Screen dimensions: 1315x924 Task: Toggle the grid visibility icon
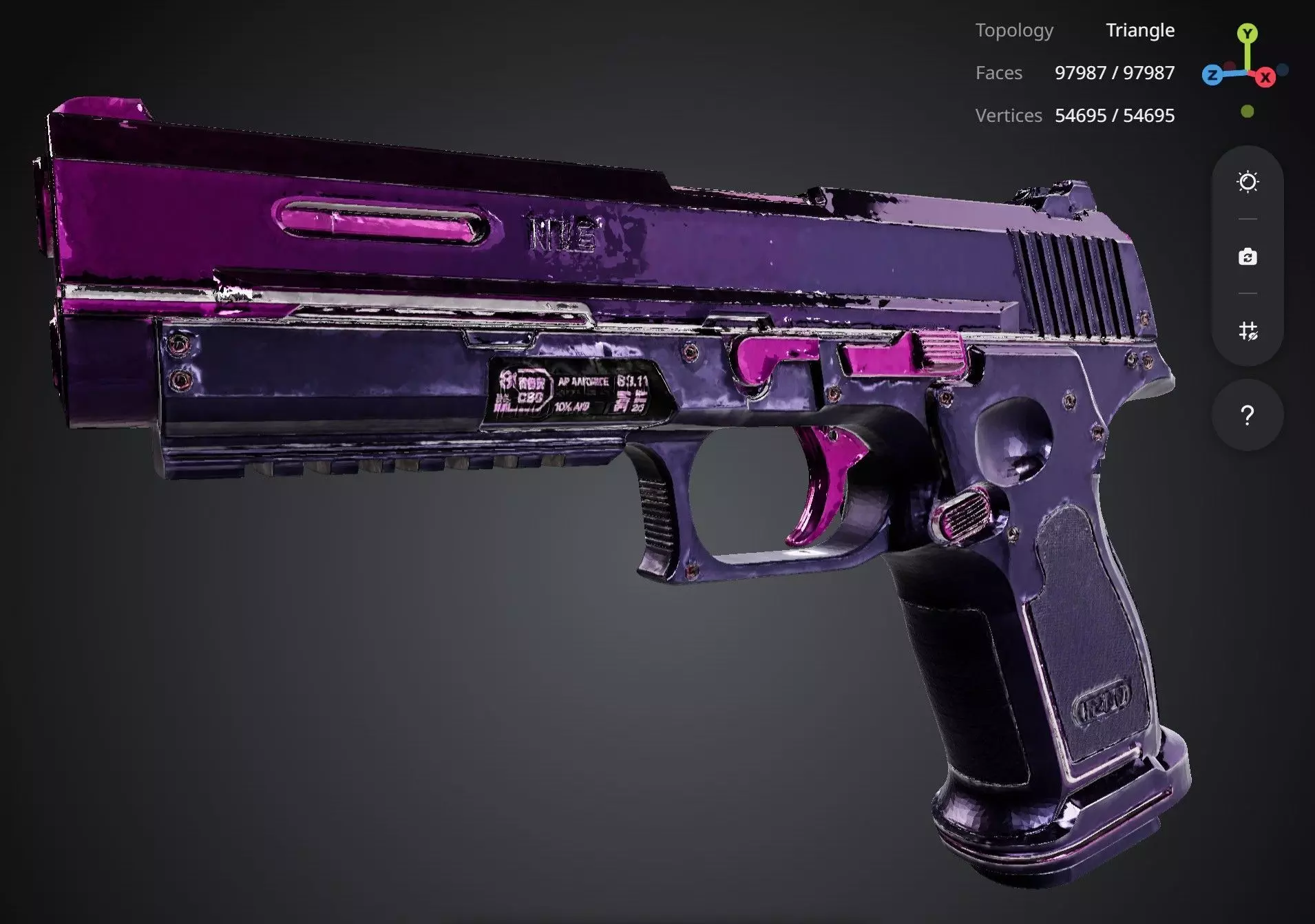pos(1248,331)
